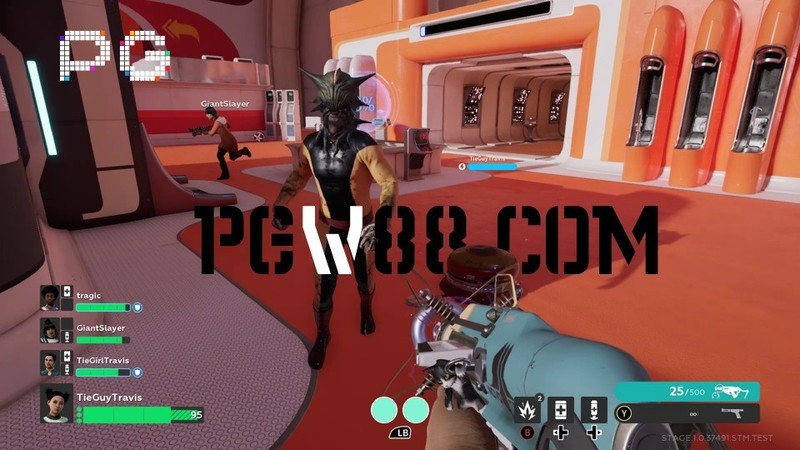Click TieGuyTravis's own player portrait
Viewport: 800px width, 450px height.
(x=56, y=404)
